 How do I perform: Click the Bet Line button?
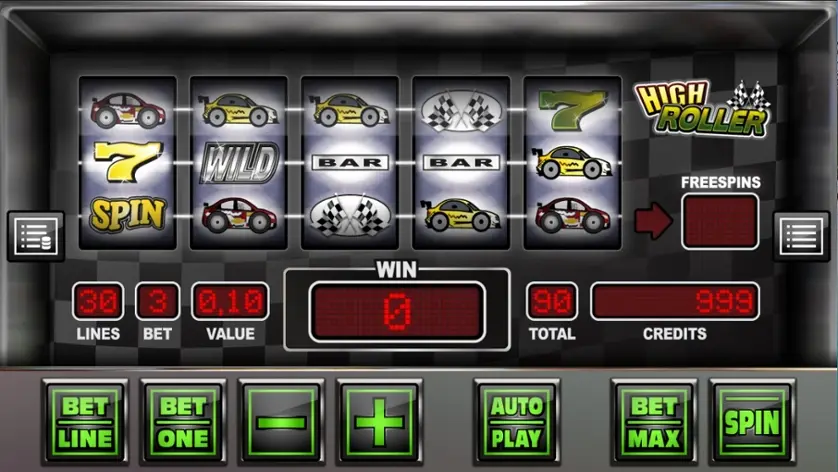pyautogui.click(x=86, y=421)
